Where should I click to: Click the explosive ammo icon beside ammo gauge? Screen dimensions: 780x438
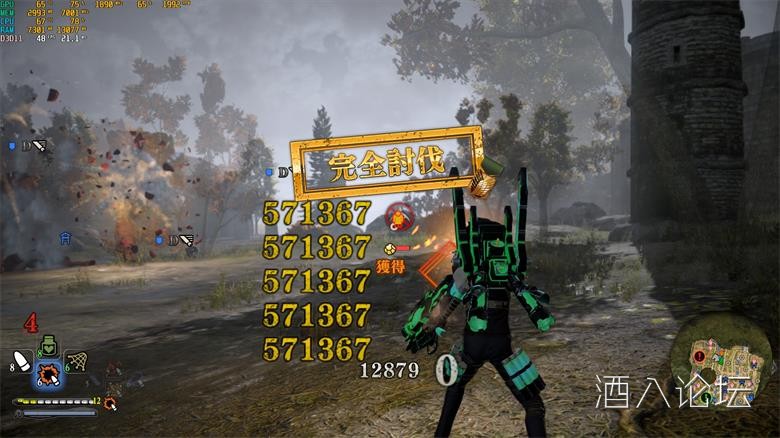[x=109, y=404]
